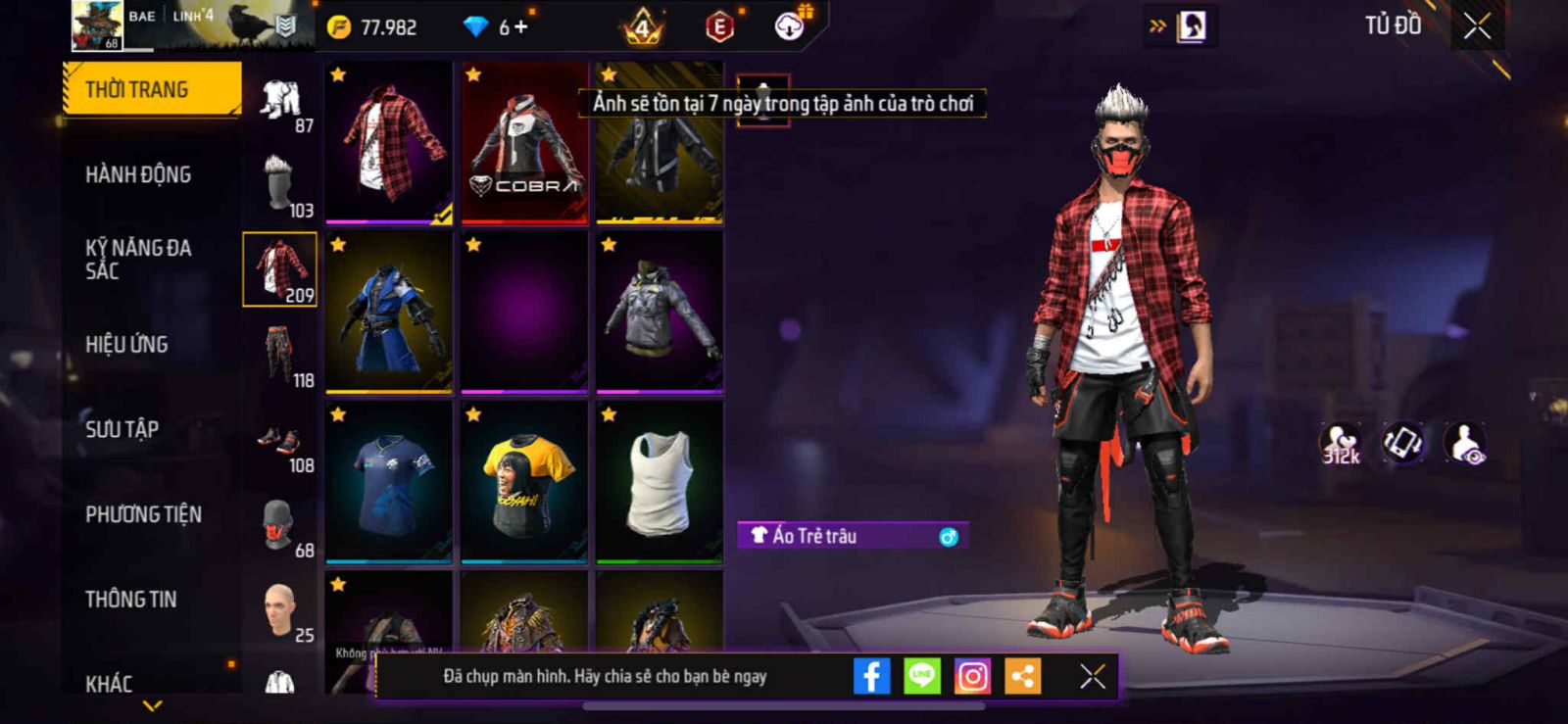The height and width of the screenshot is (724, 1568).
Task: Choose the blue armored coat
Action: coord(389,313)
